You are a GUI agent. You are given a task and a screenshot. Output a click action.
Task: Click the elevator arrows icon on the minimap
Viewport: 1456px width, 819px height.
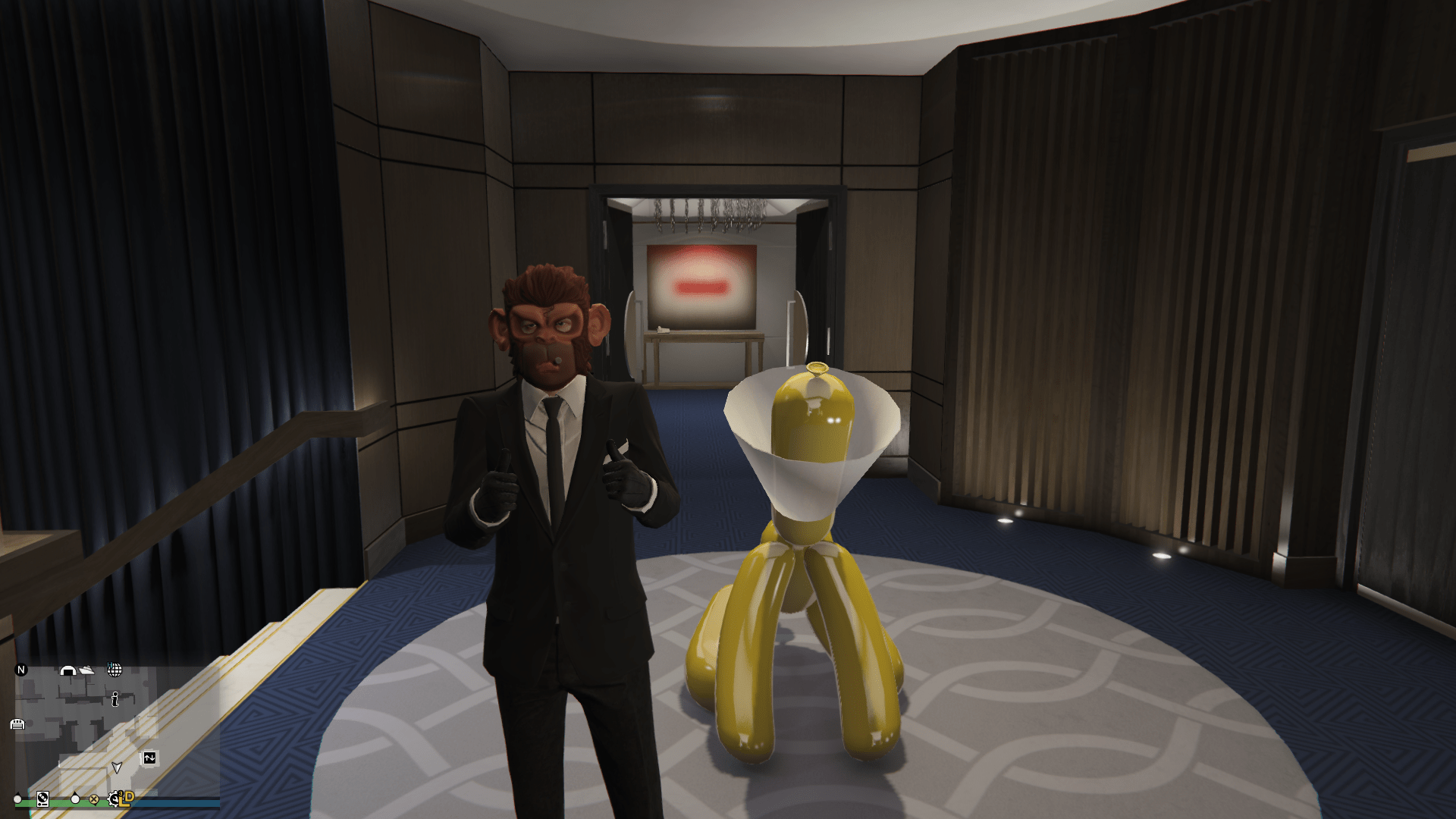coord(149,758)
